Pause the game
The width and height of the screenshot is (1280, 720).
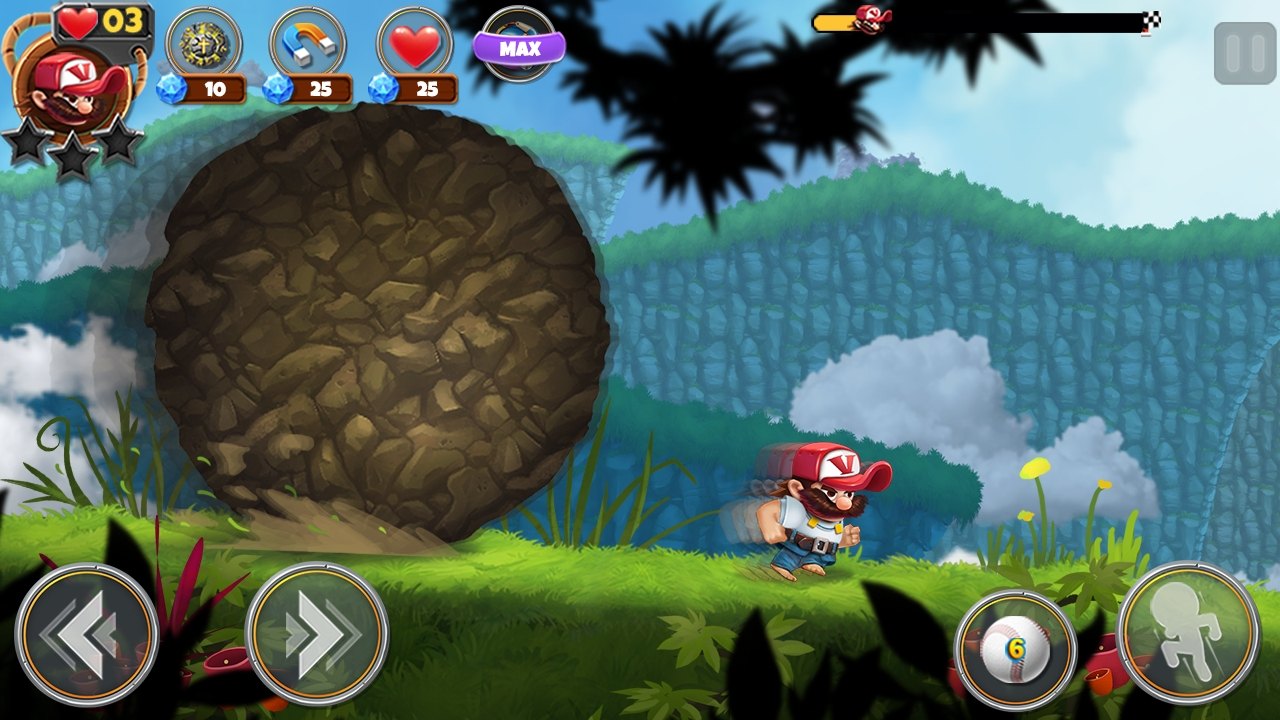(1244, 53)
